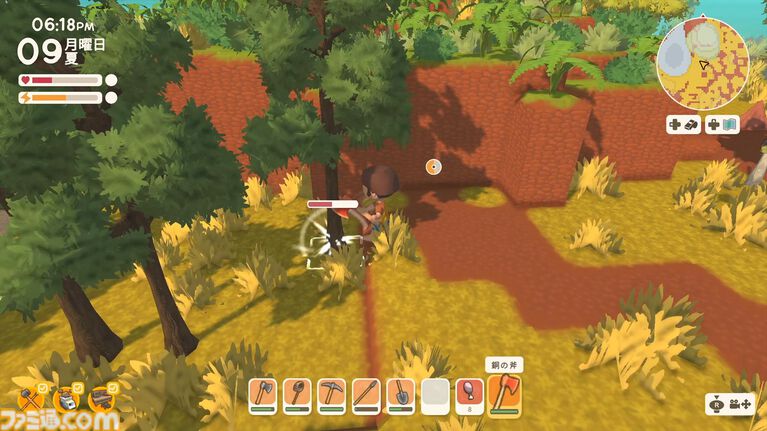Select the spear hotbar slot

(366, 394)
